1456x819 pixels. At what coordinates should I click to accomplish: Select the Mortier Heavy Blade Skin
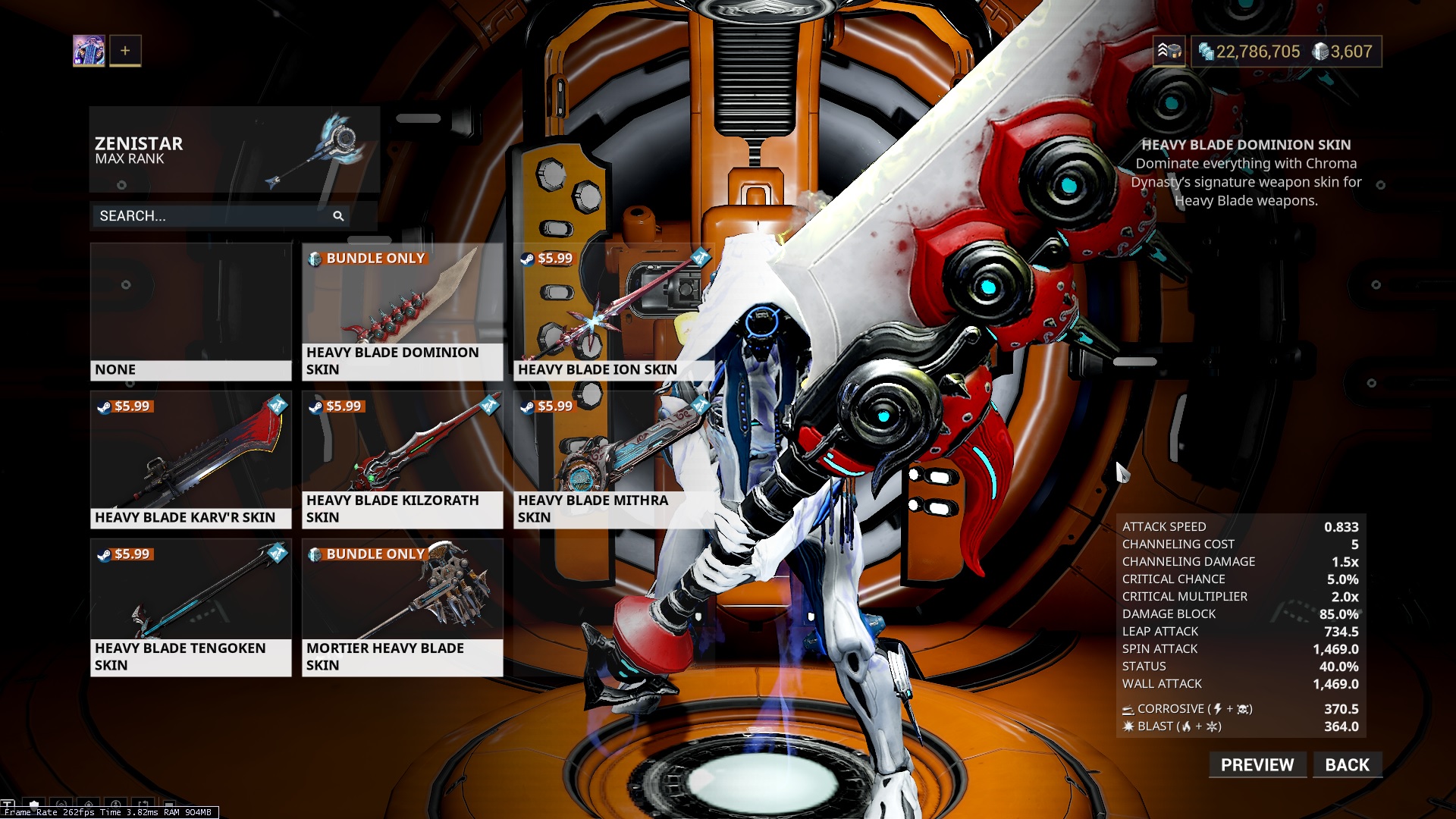pyautogui.click(x=402, y=607)
